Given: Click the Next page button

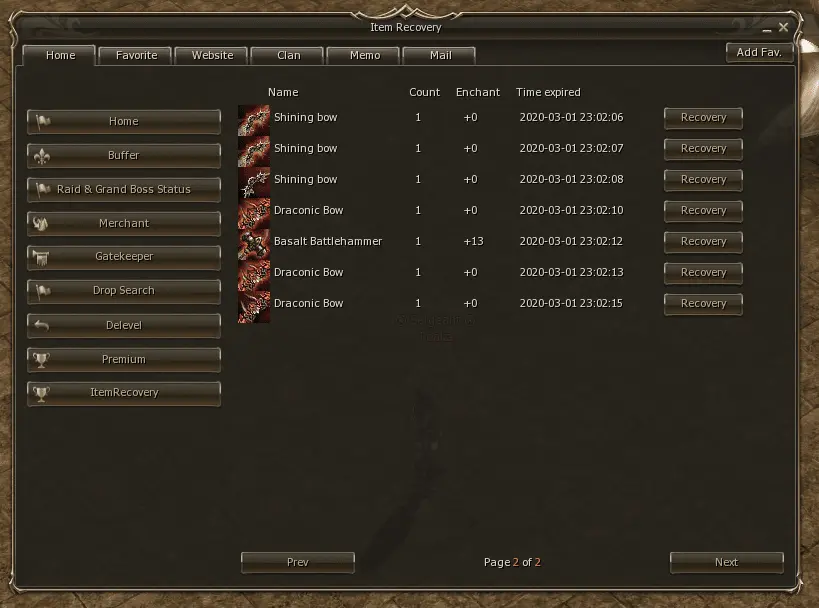Looking at the screenshot, I should 726,562.
